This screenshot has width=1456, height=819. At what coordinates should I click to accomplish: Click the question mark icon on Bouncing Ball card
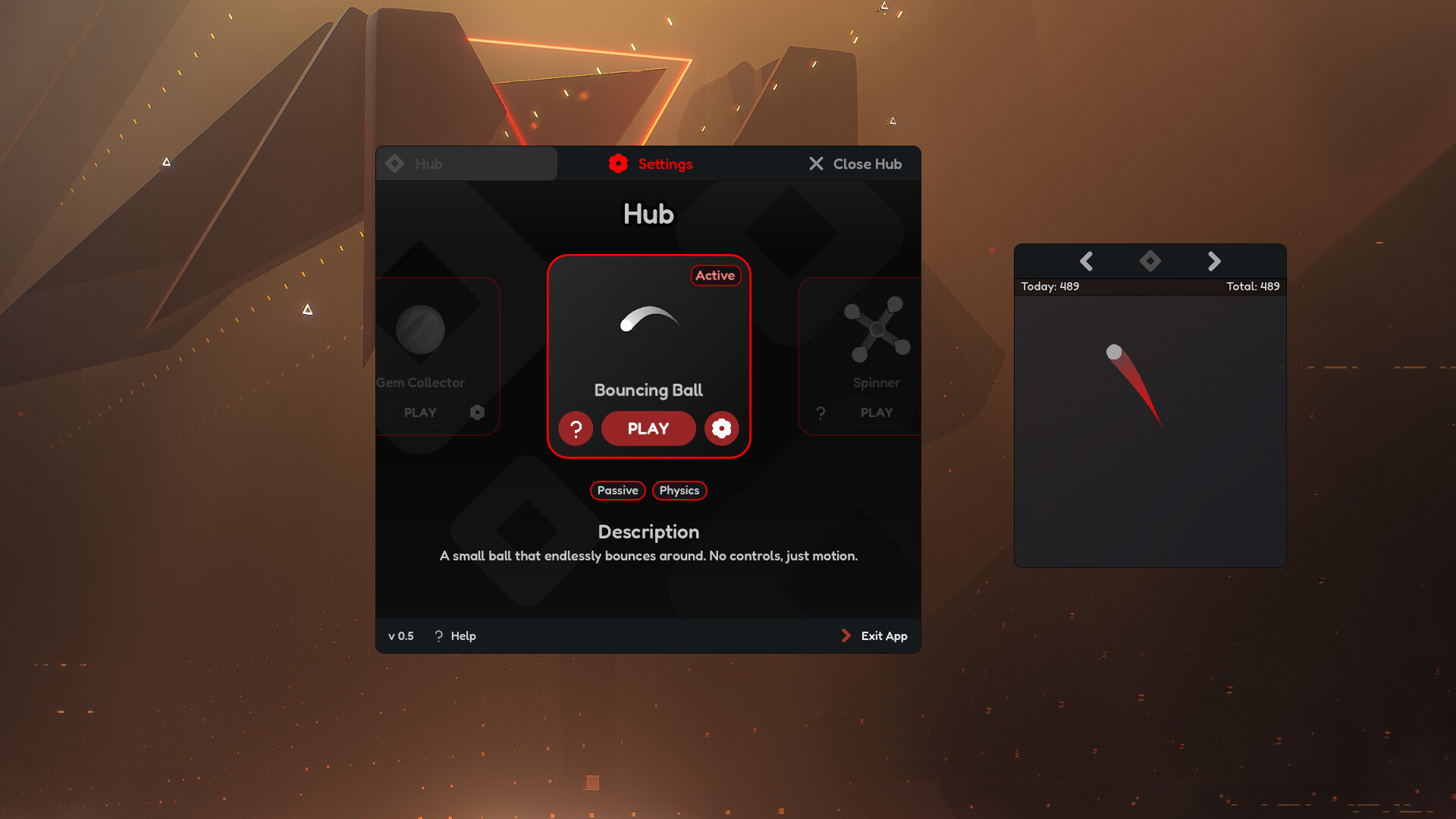(576, 428)
